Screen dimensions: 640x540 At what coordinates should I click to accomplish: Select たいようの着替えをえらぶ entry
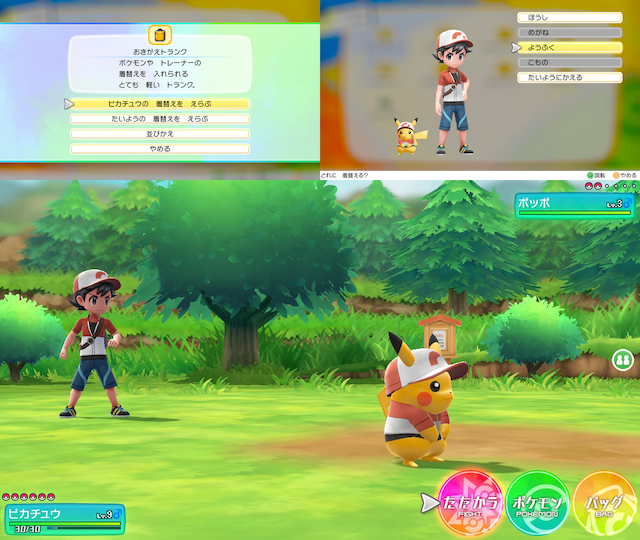click(x=160, y=118)
